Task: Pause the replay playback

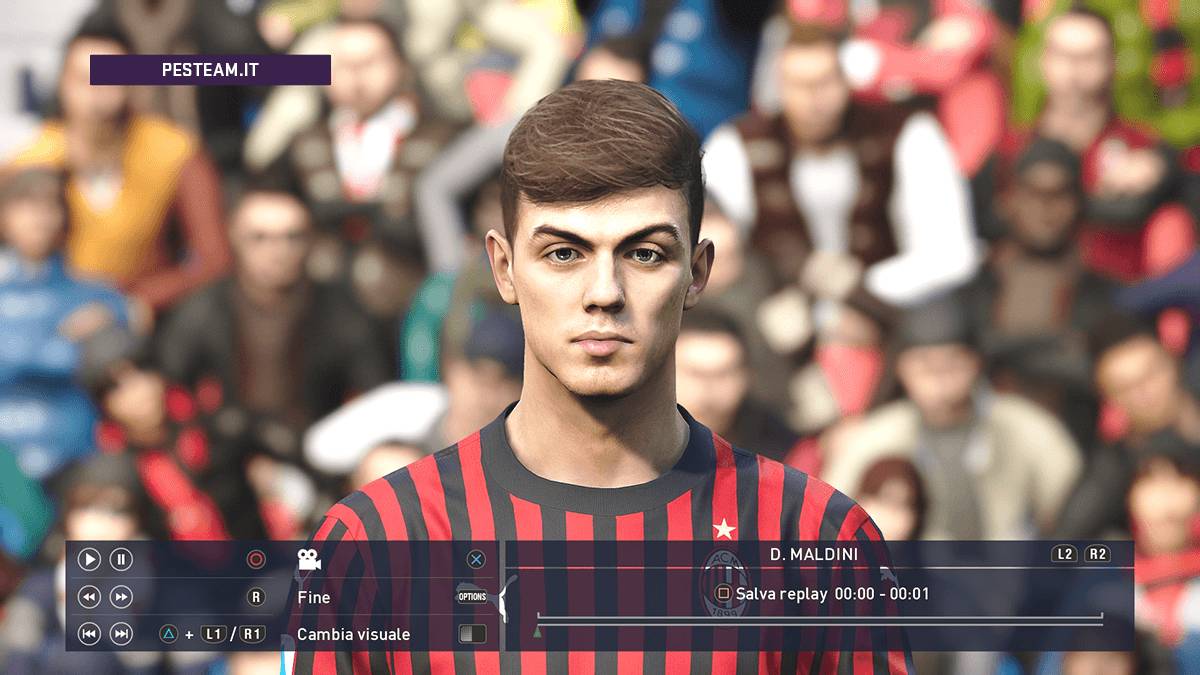Action: click(121, 560)
